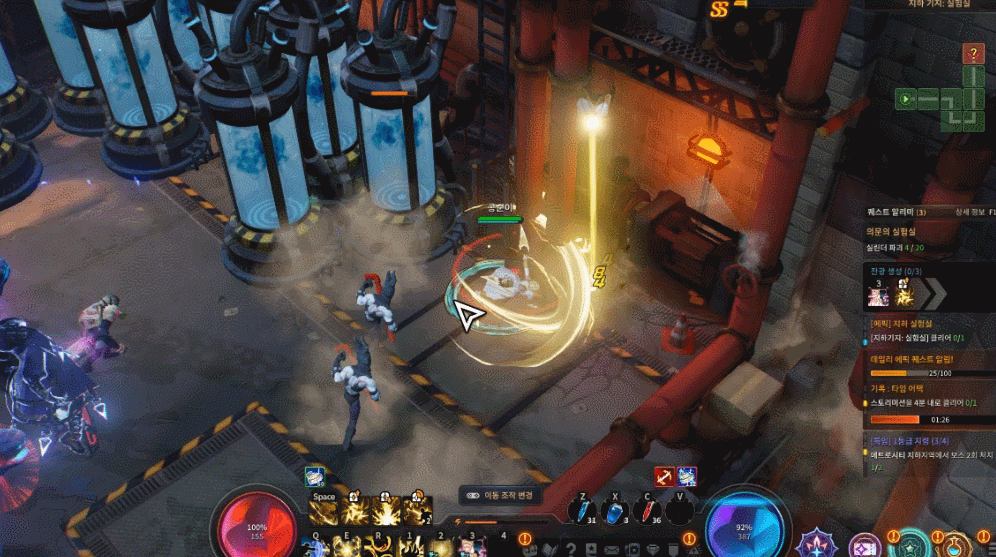Screen dimensions: 996x557
Task: Activate the Space dash skill icon
Action: [x=324, y=511]
